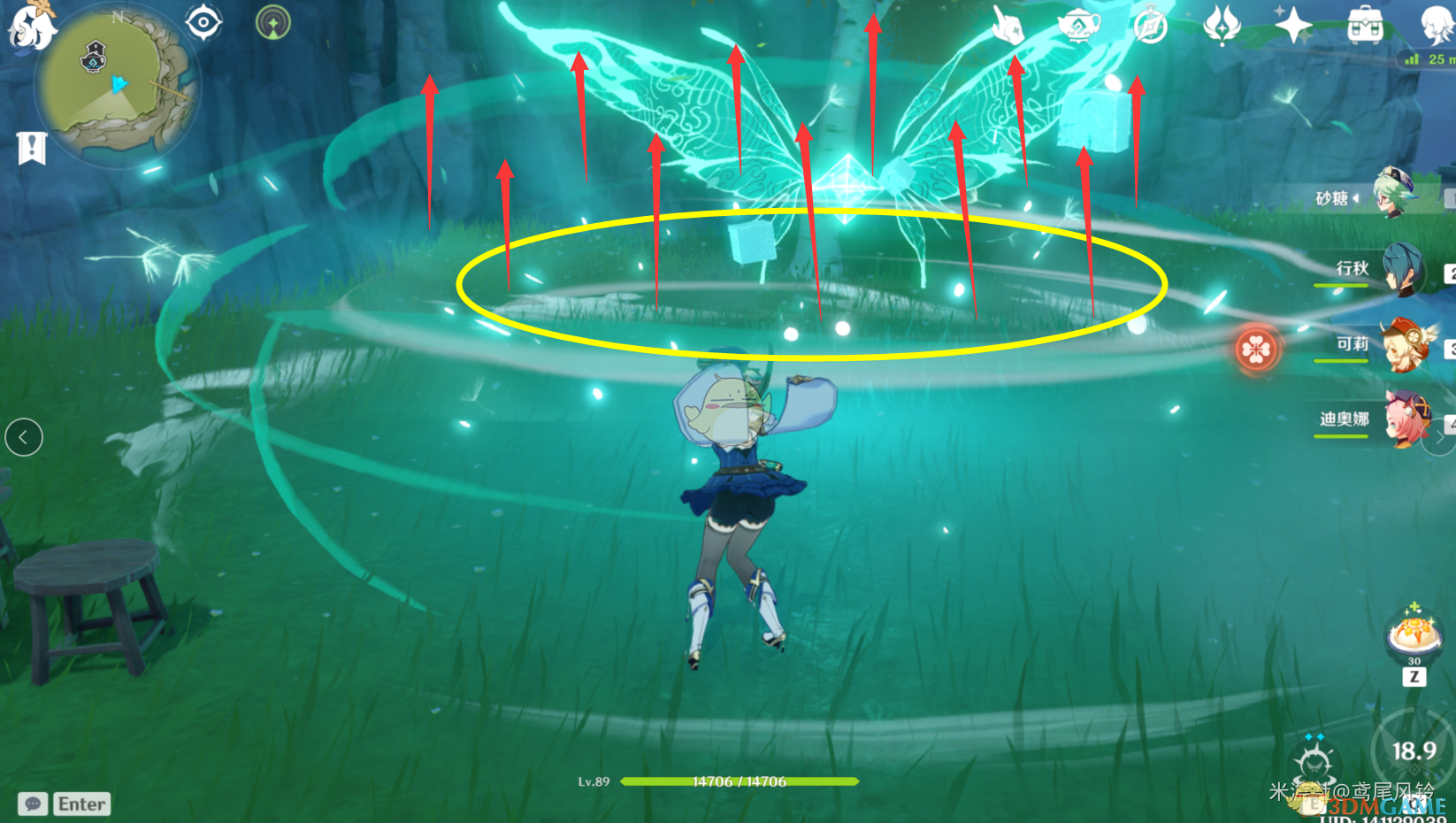The width and height of the screenshot is (1456, 823).
Task: Use the food dish quick-item slot
Action: 1414,632
